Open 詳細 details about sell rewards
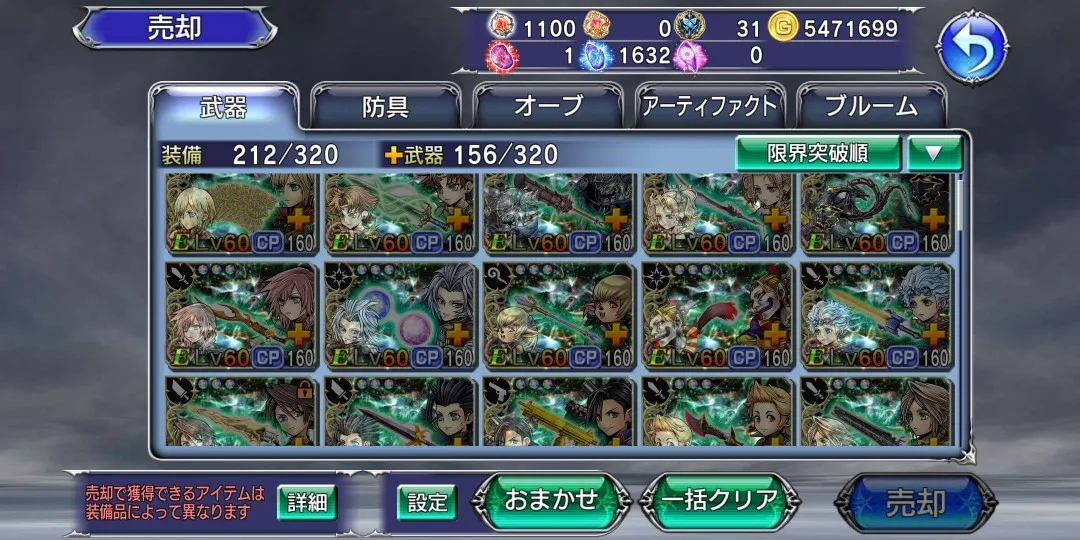The width and height of the screenshot is (1080, 540). click(x=307, y=502)
